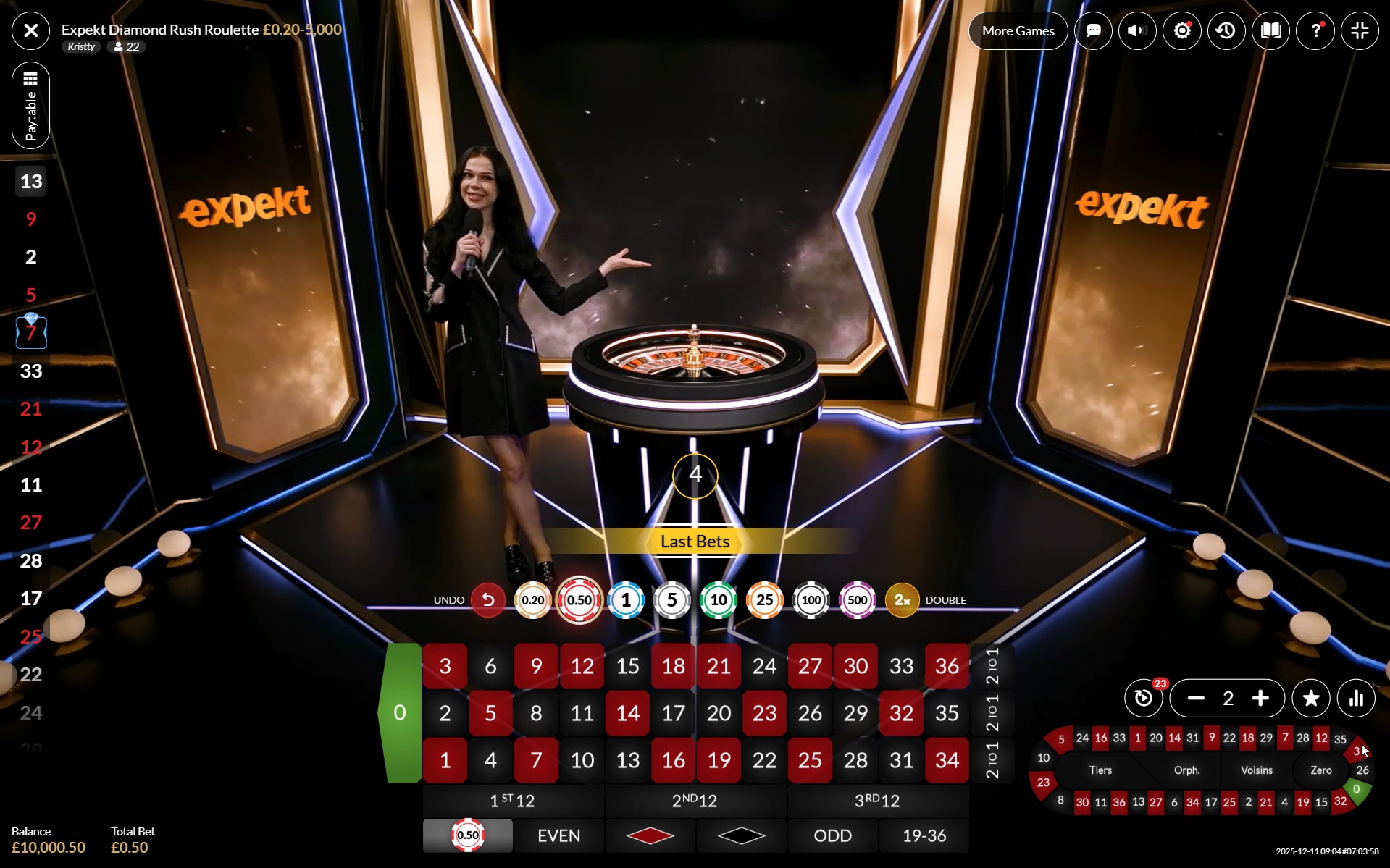Increase neighbours count with plus
The height and width of the screenshot is (868, 1390).
coord(1260,698)
